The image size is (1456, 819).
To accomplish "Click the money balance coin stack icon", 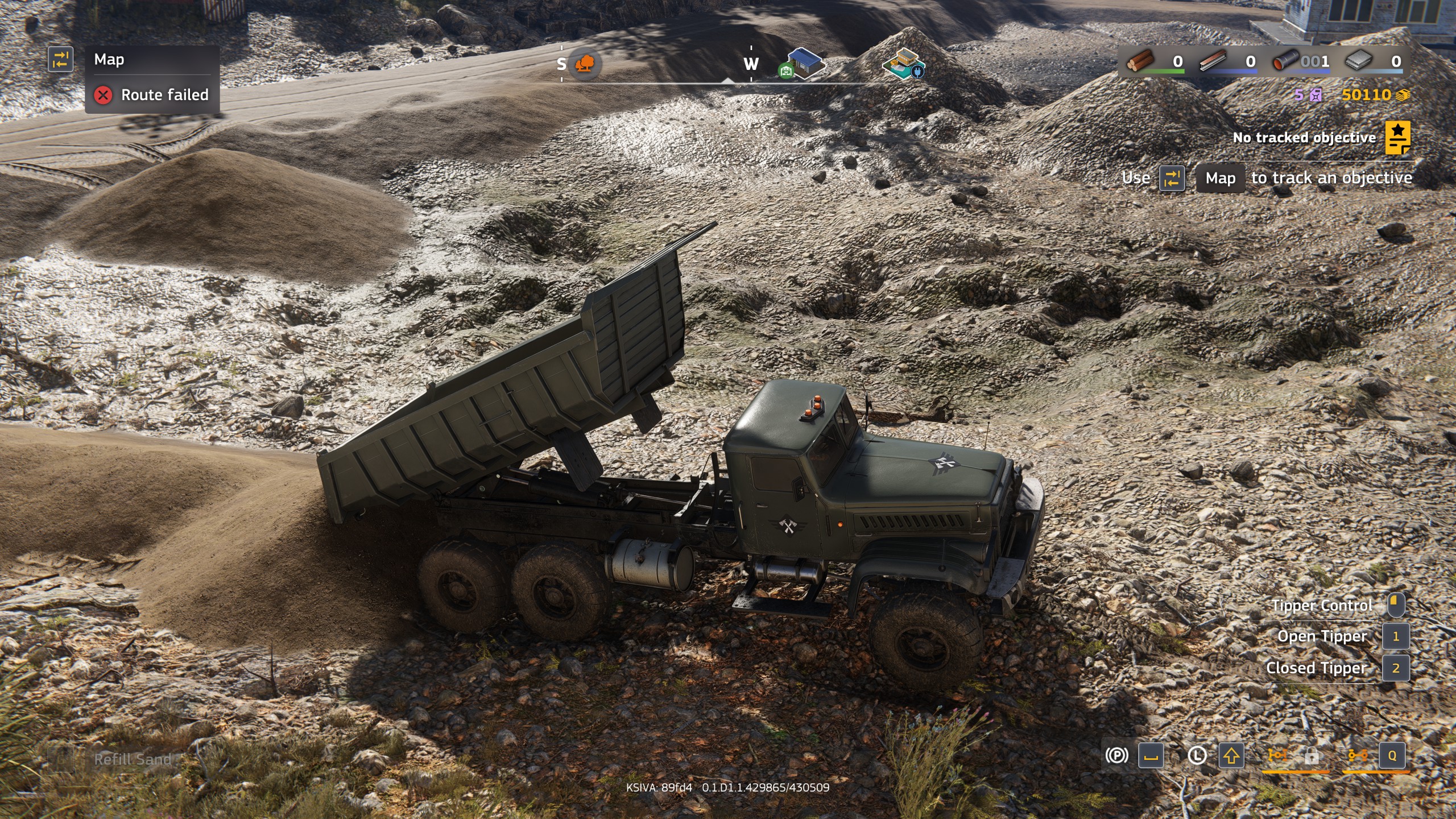I will (1403, 95).
